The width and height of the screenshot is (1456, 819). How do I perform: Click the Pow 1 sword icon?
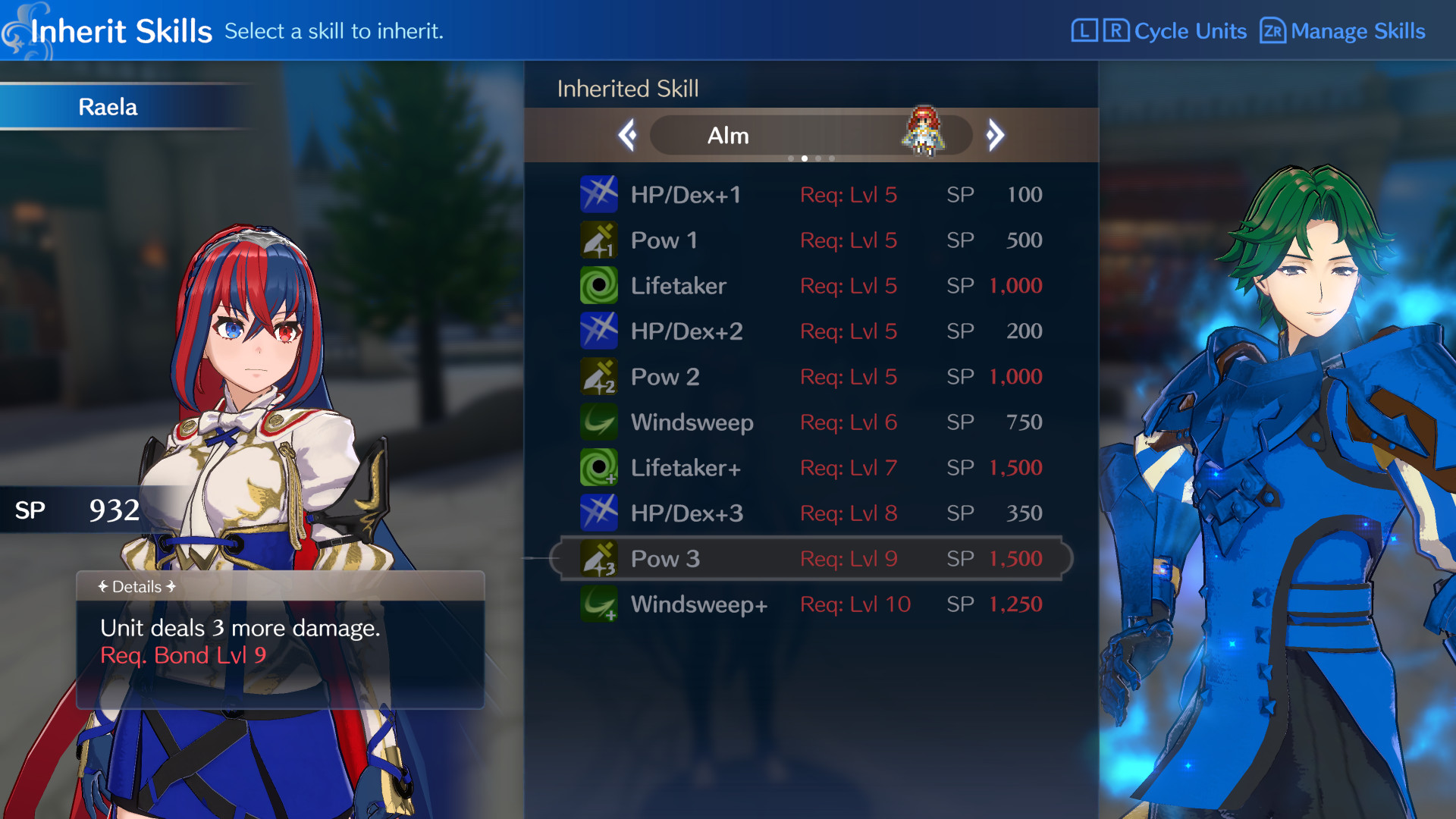pos(599,240)
